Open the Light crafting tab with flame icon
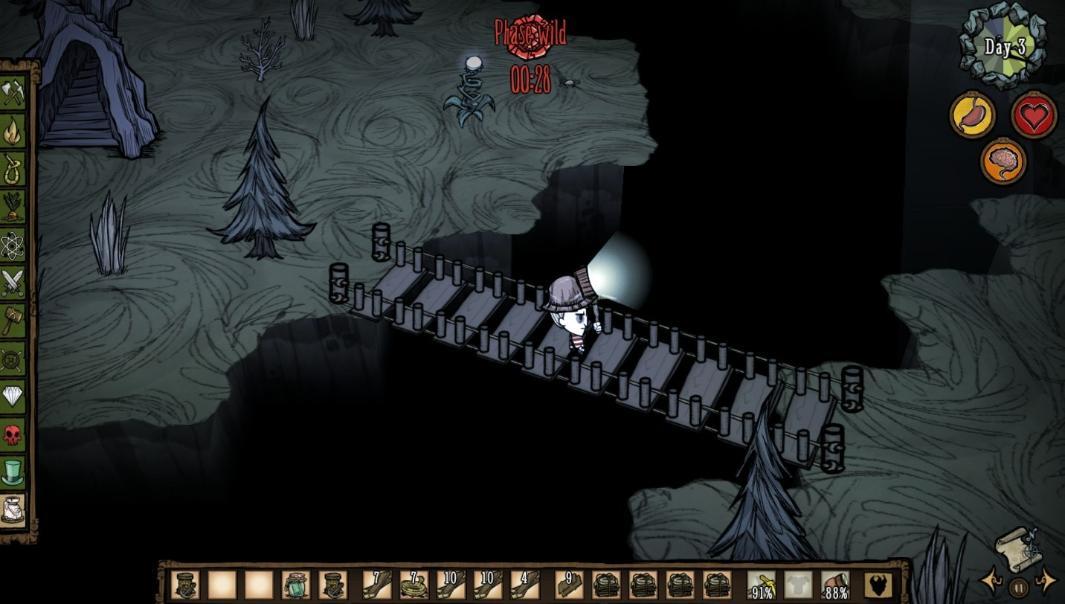This screenshot has height=604, width=1065. pyautogui.click(x=13, y=130)
